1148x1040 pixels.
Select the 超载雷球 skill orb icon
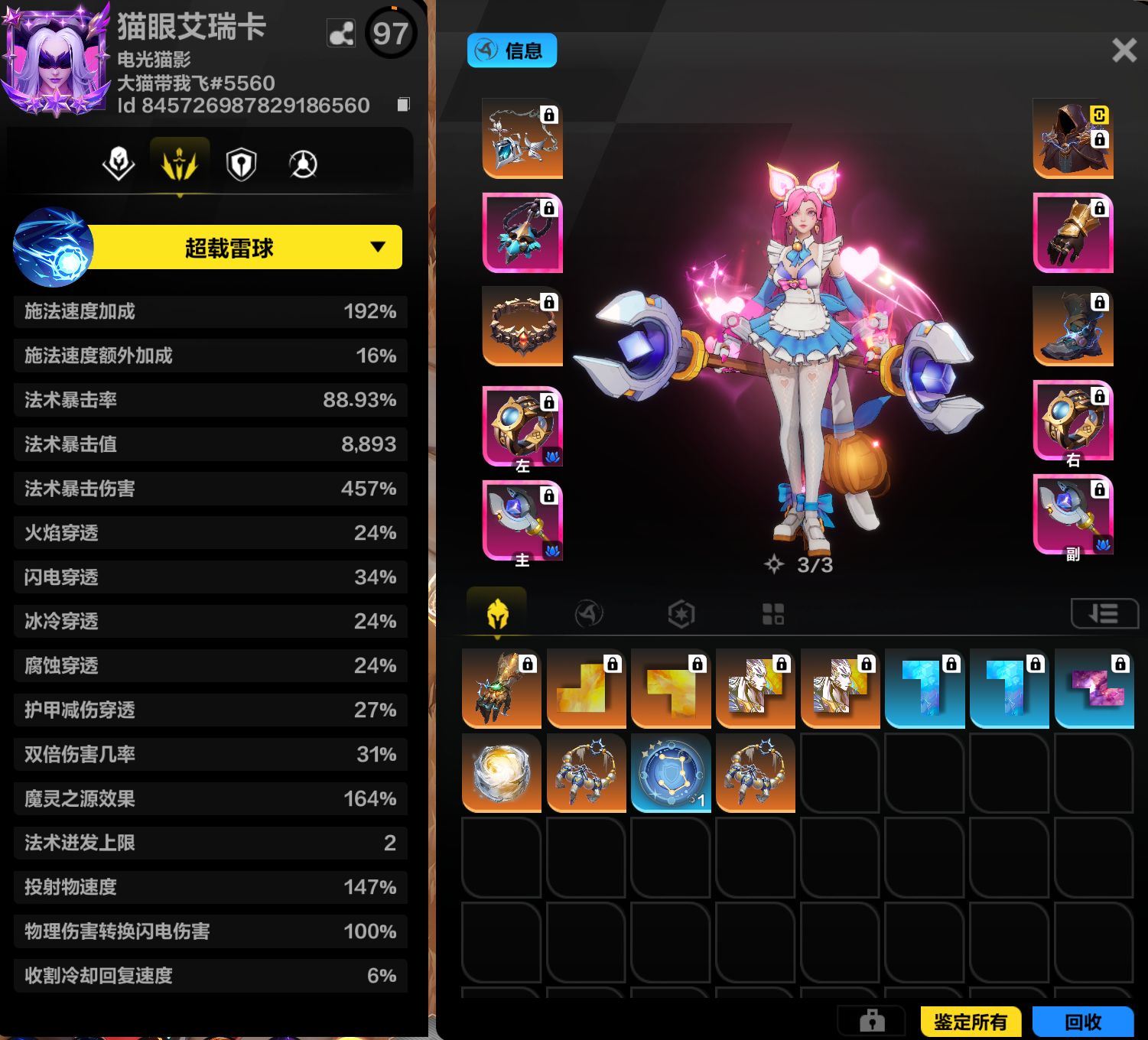pyautogui.click(x=52, y=248)
